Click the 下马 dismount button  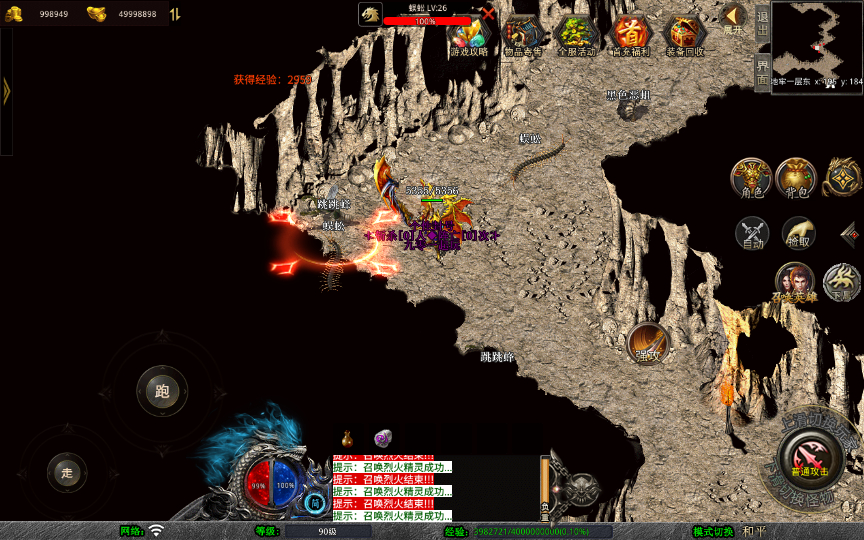[x=841, y=282]
